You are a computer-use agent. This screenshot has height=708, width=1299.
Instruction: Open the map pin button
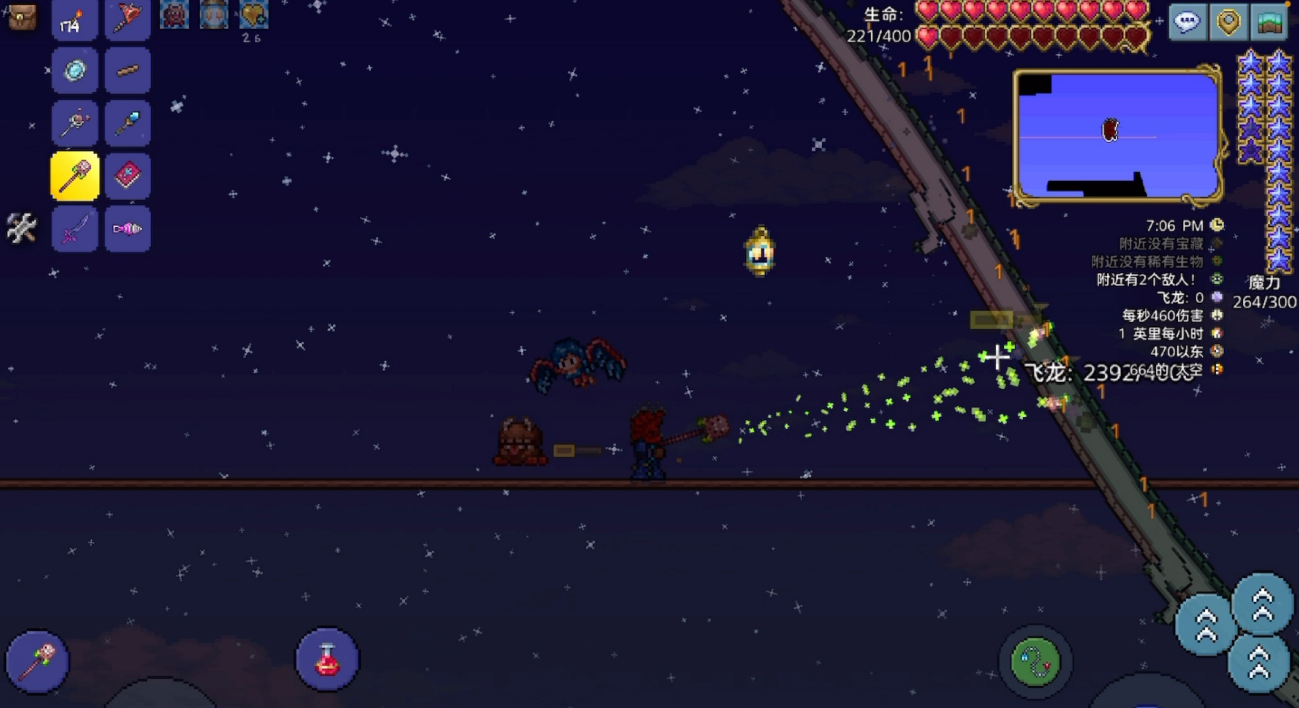coord(1229,22)
